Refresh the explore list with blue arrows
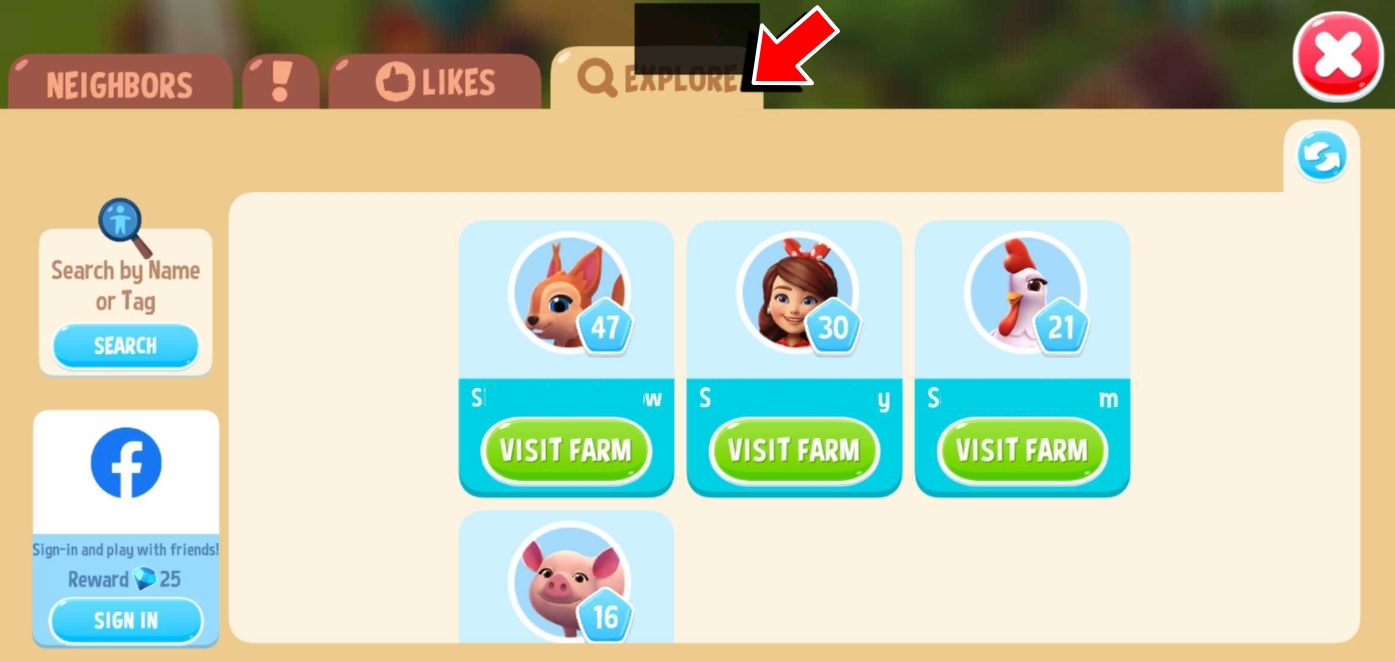The height and width of the screenshot is (662, 1395). coord(1322,157)
